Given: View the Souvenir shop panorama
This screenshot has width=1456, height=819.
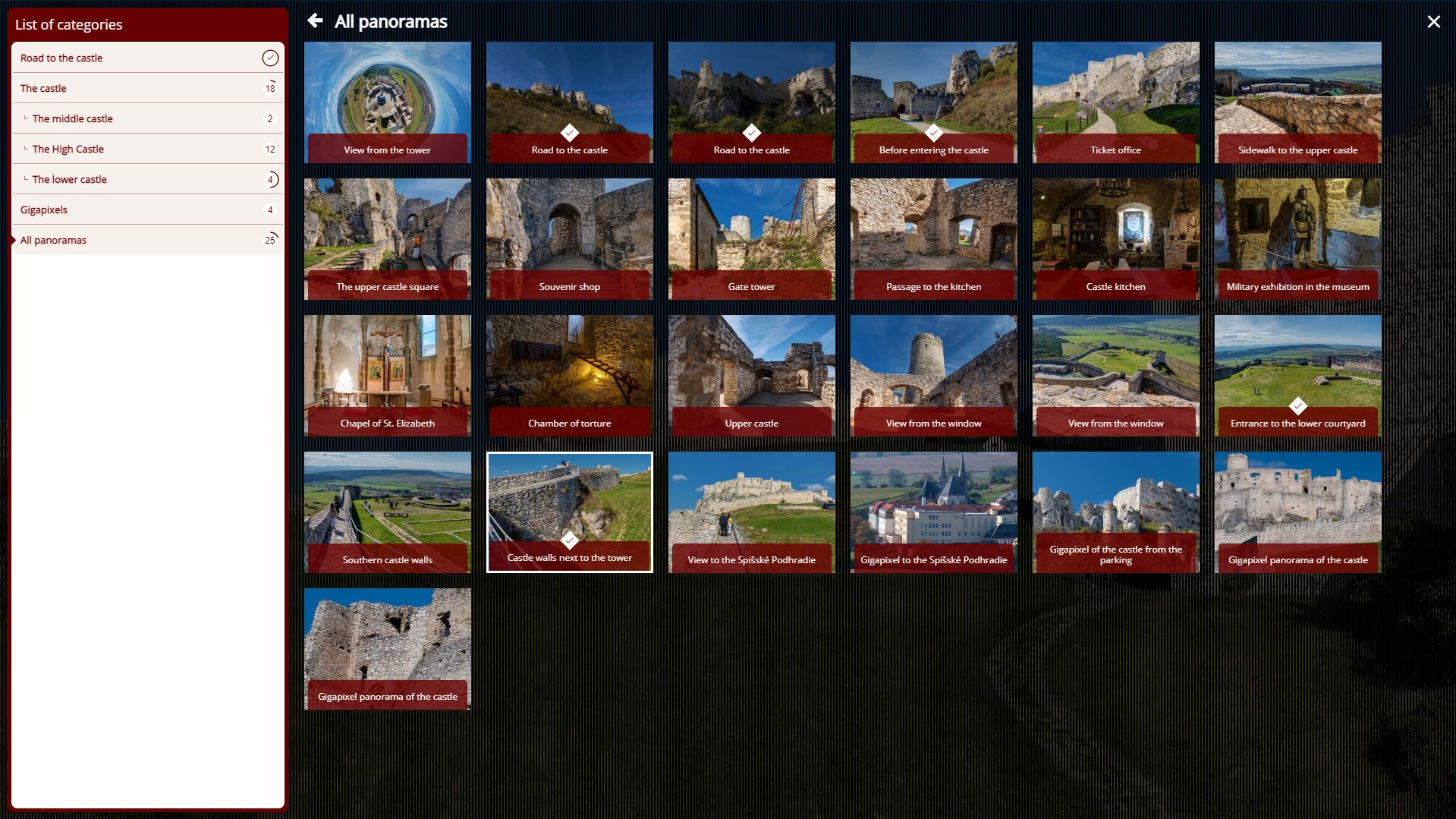Looking at the screenshot, I should click(x=569, y=239).
